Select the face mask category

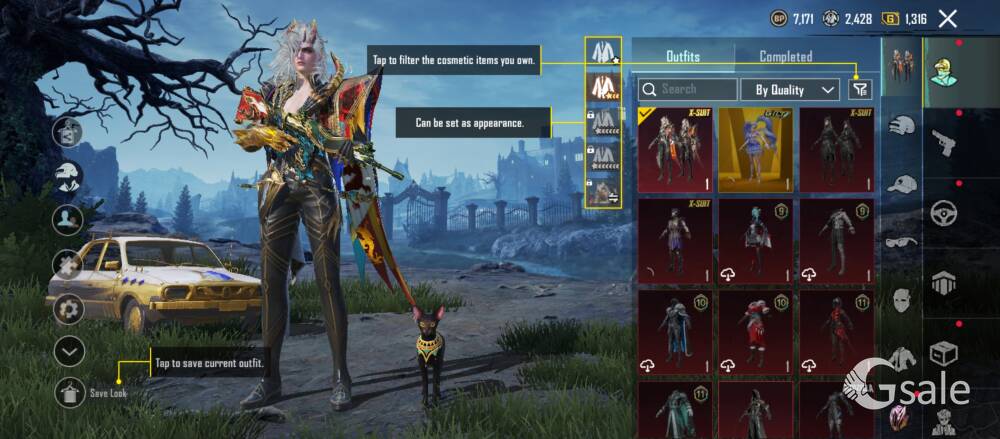point(901,298)
